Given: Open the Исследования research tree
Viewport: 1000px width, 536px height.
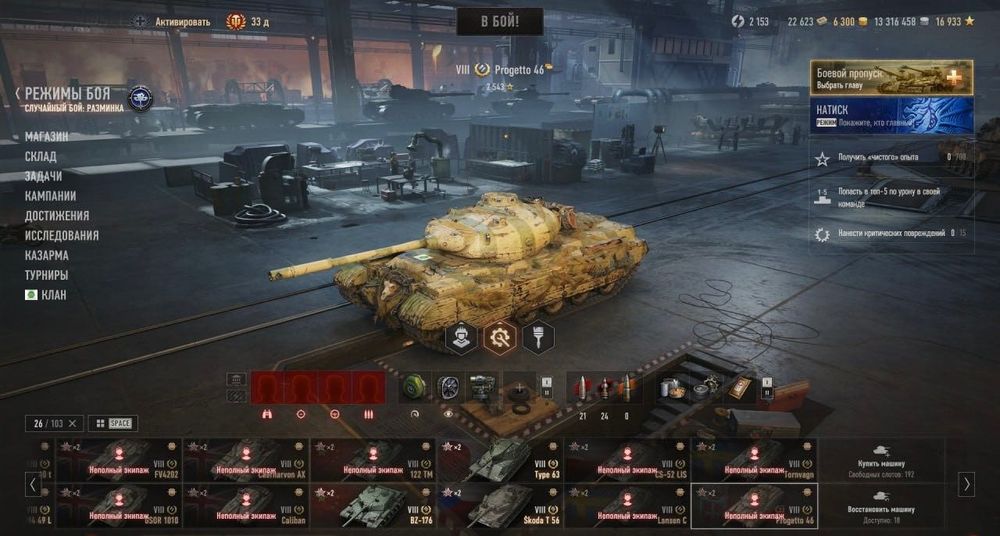Looking at the screenshot, I should 62,236.
